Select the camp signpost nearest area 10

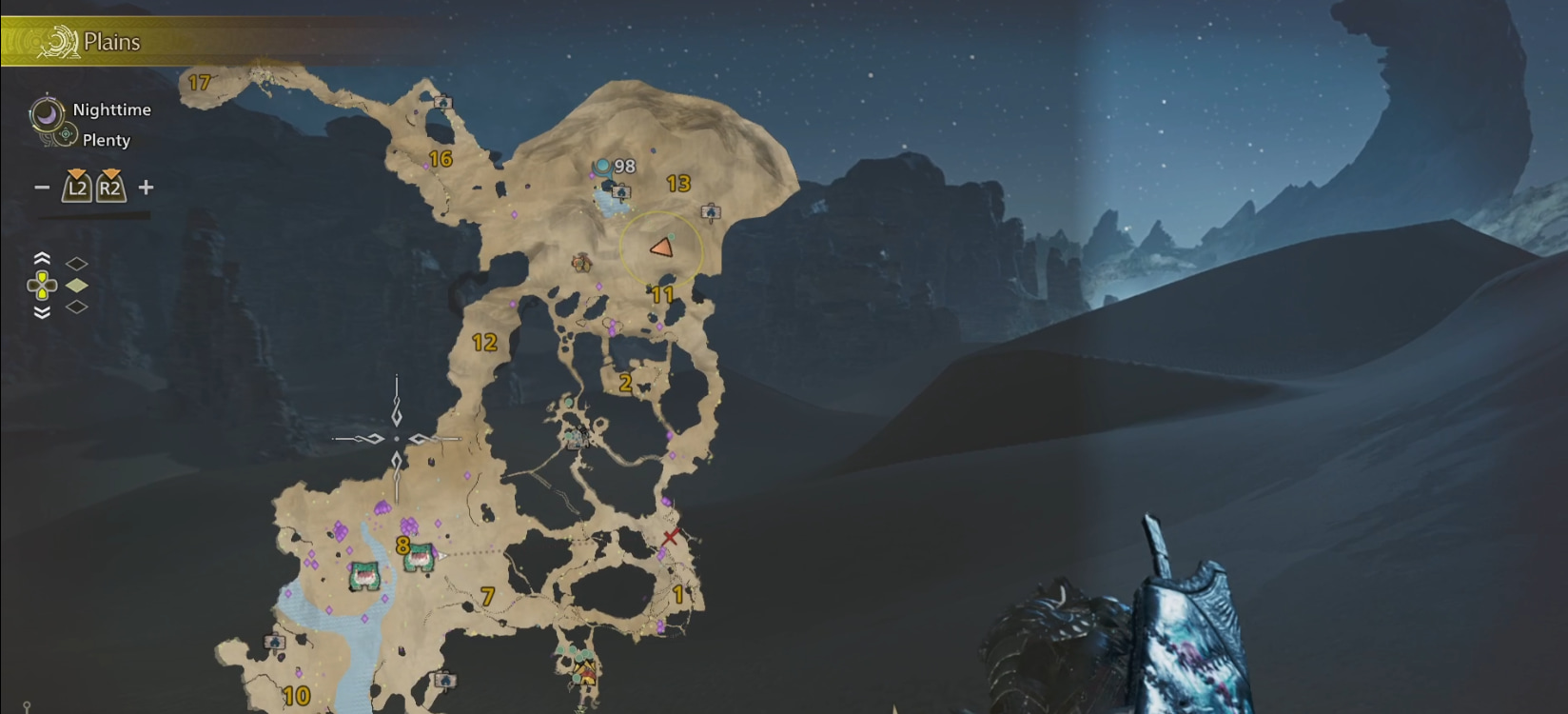click(x=274, y=644)
